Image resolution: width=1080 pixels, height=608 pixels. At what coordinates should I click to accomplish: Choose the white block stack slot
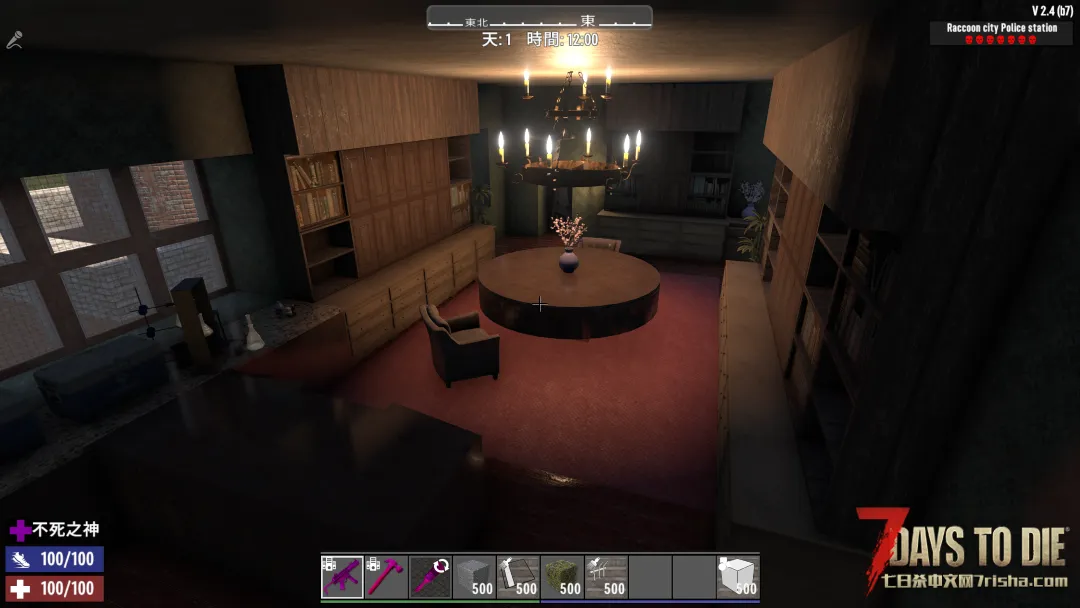click(738, 577)
